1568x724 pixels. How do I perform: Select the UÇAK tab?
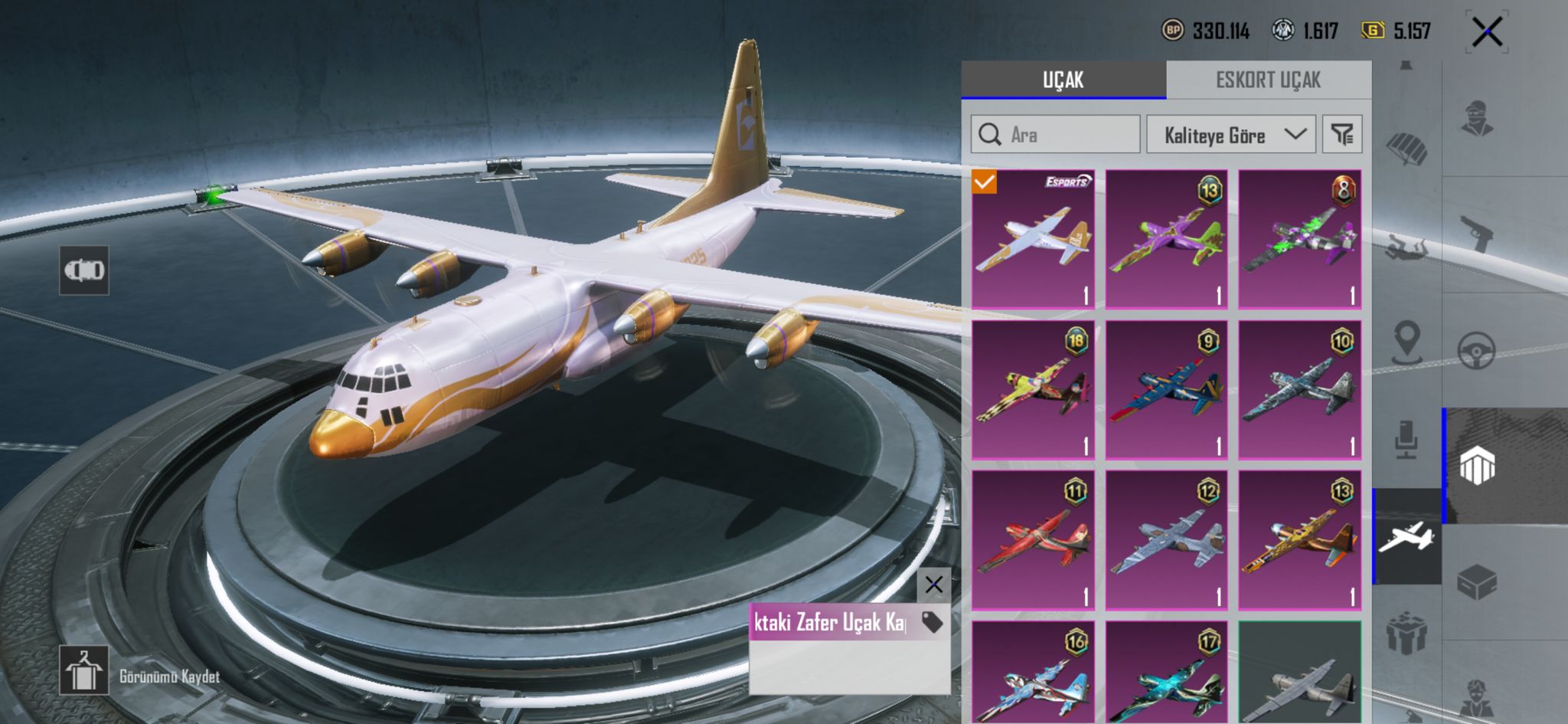[x=1063, y=80]
